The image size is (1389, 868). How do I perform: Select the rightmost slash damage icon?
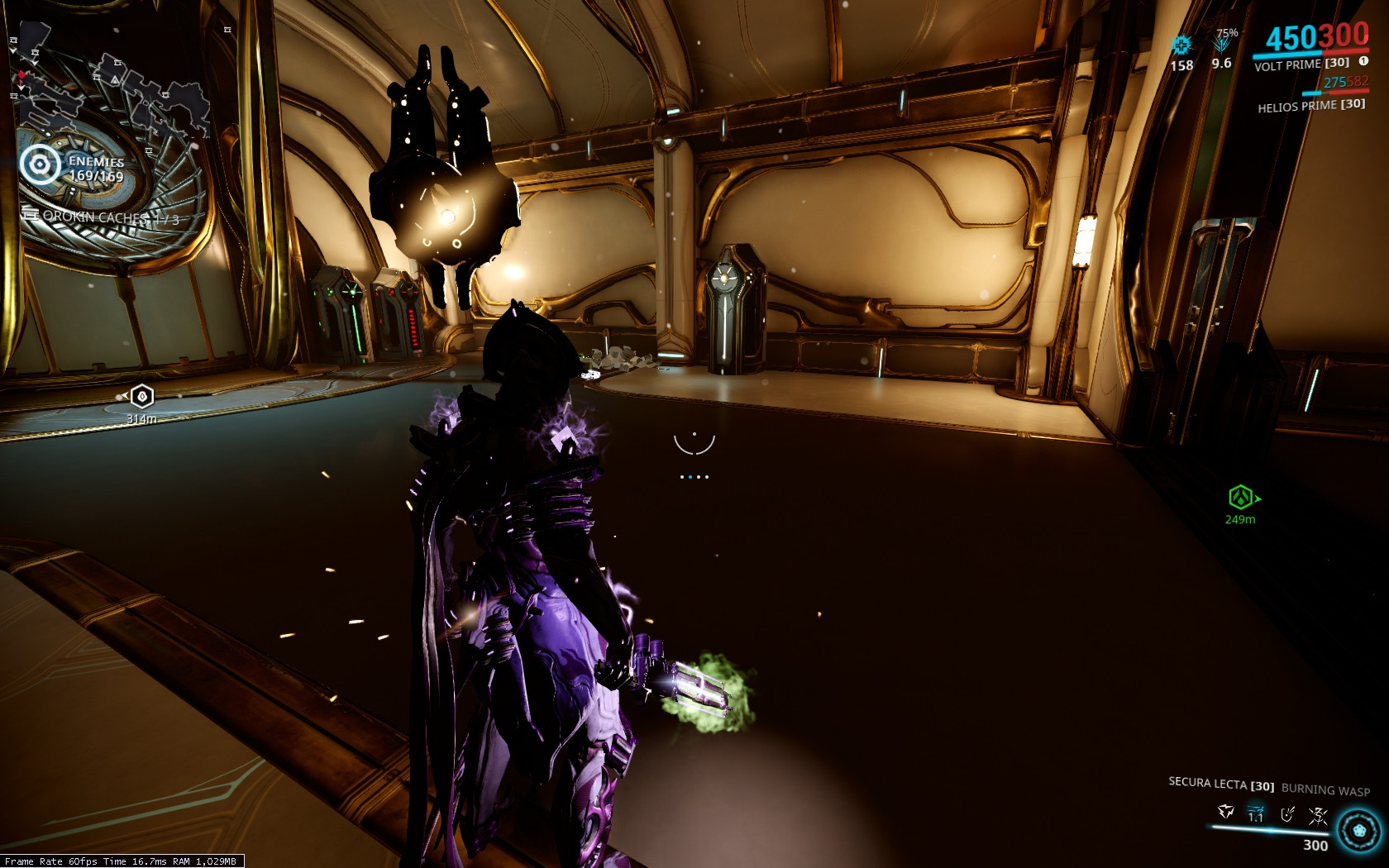1318,814
